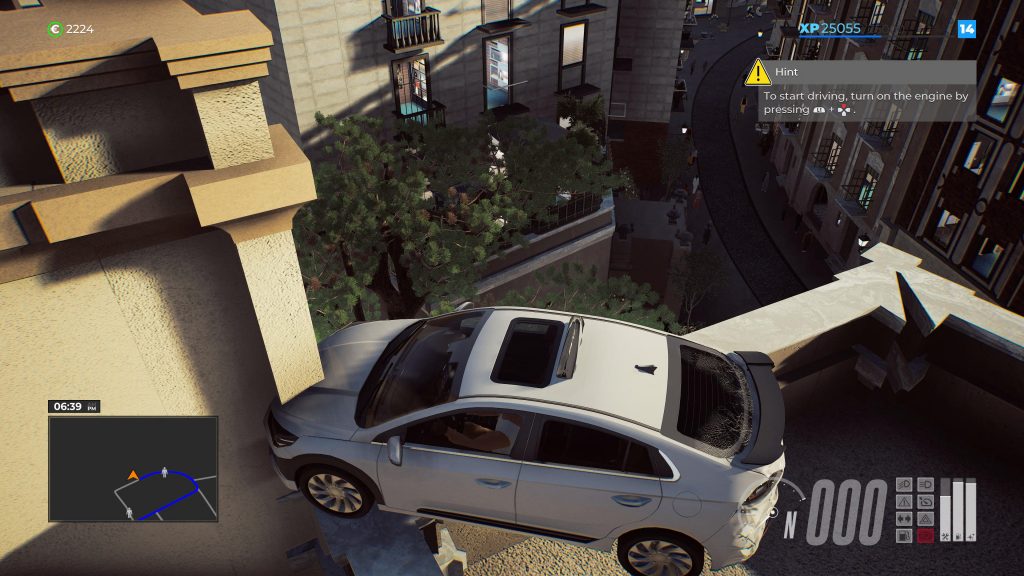Click the fuel pump indicator icon
The image size is (1024, 576).
coord(904,535)
